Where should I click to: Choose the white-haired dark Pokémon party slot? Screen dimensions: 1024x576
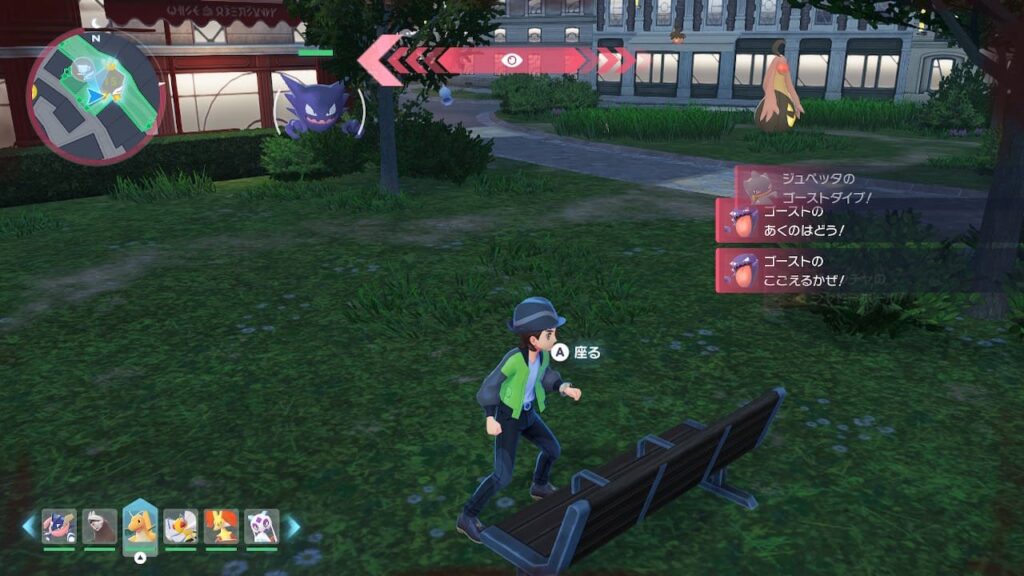[x=100, y=526]
